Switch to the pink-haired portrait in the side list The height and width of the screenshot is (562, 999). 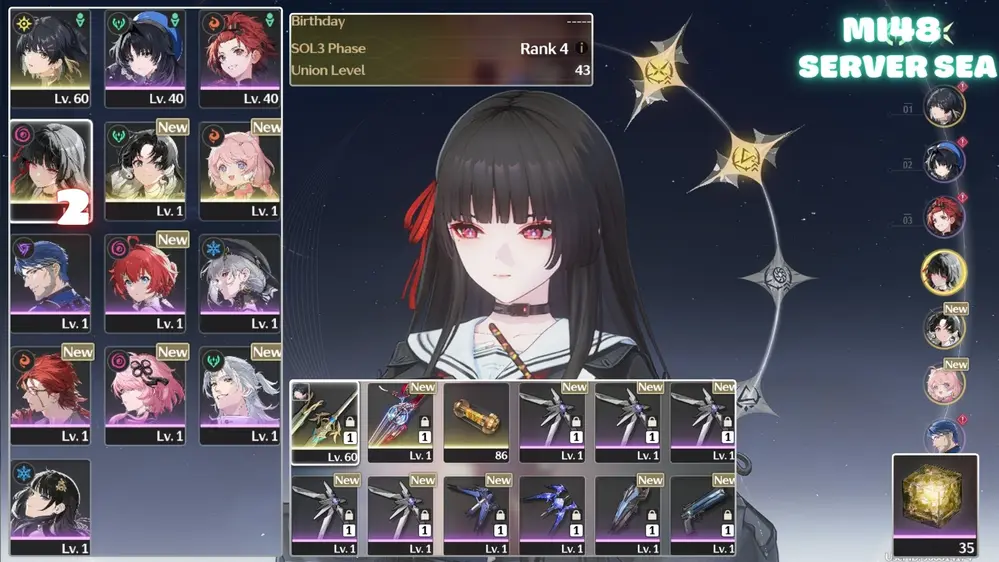(943, 383)
